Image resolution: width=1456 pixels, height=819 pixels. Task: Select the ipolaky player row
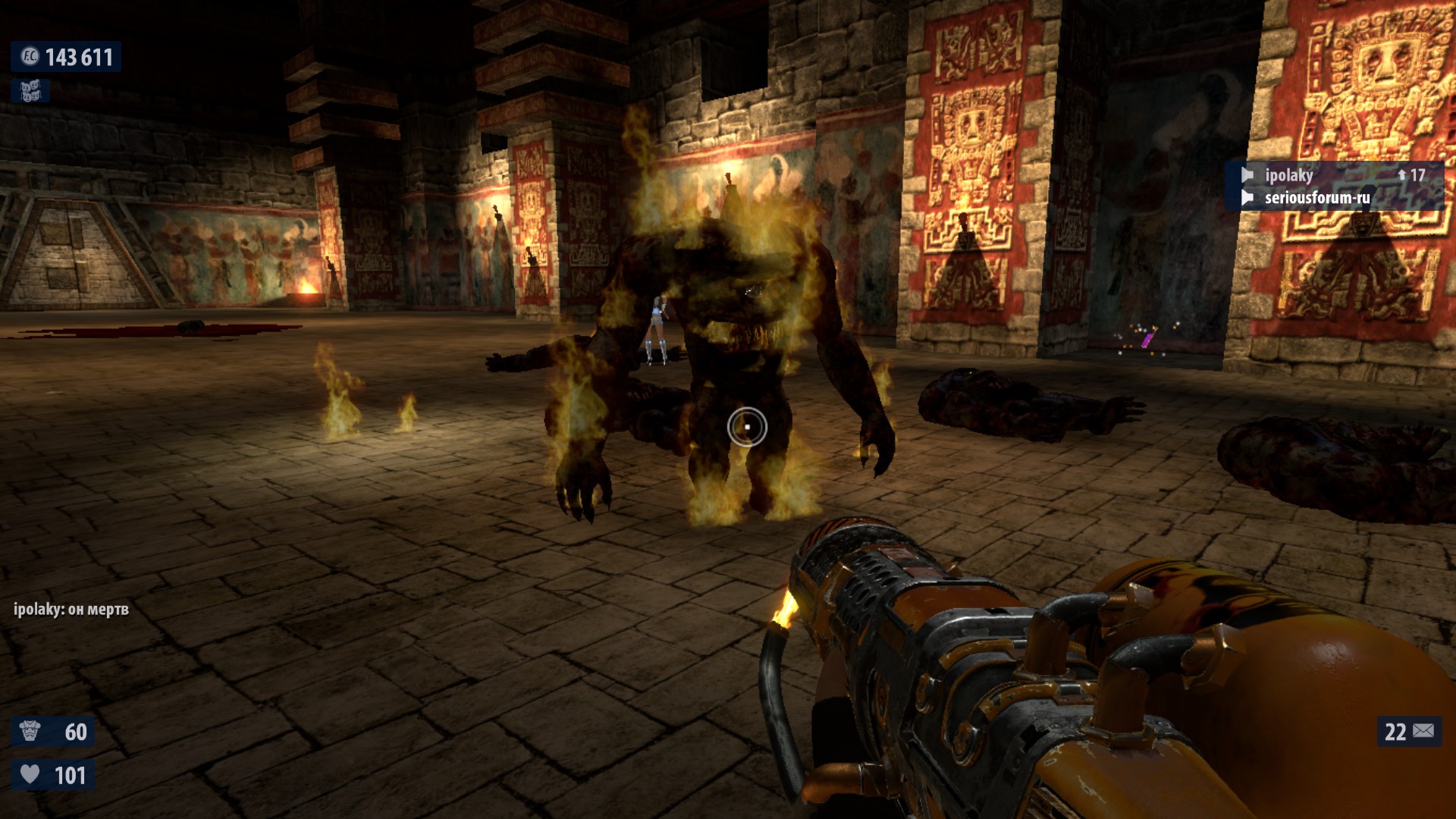[1333, 175]
